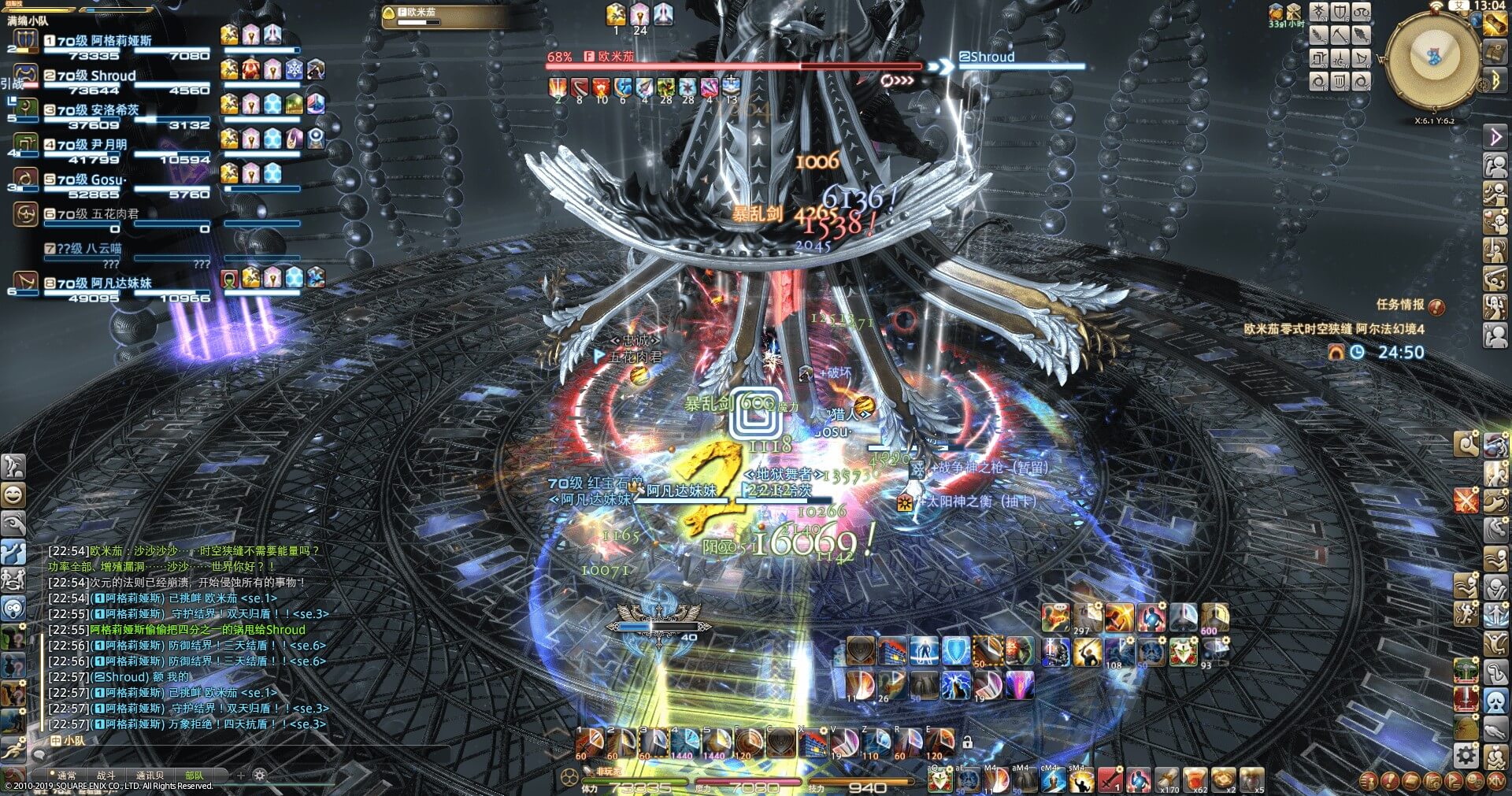Select the pickaxe miner job icon

[x=1340, y=35]
